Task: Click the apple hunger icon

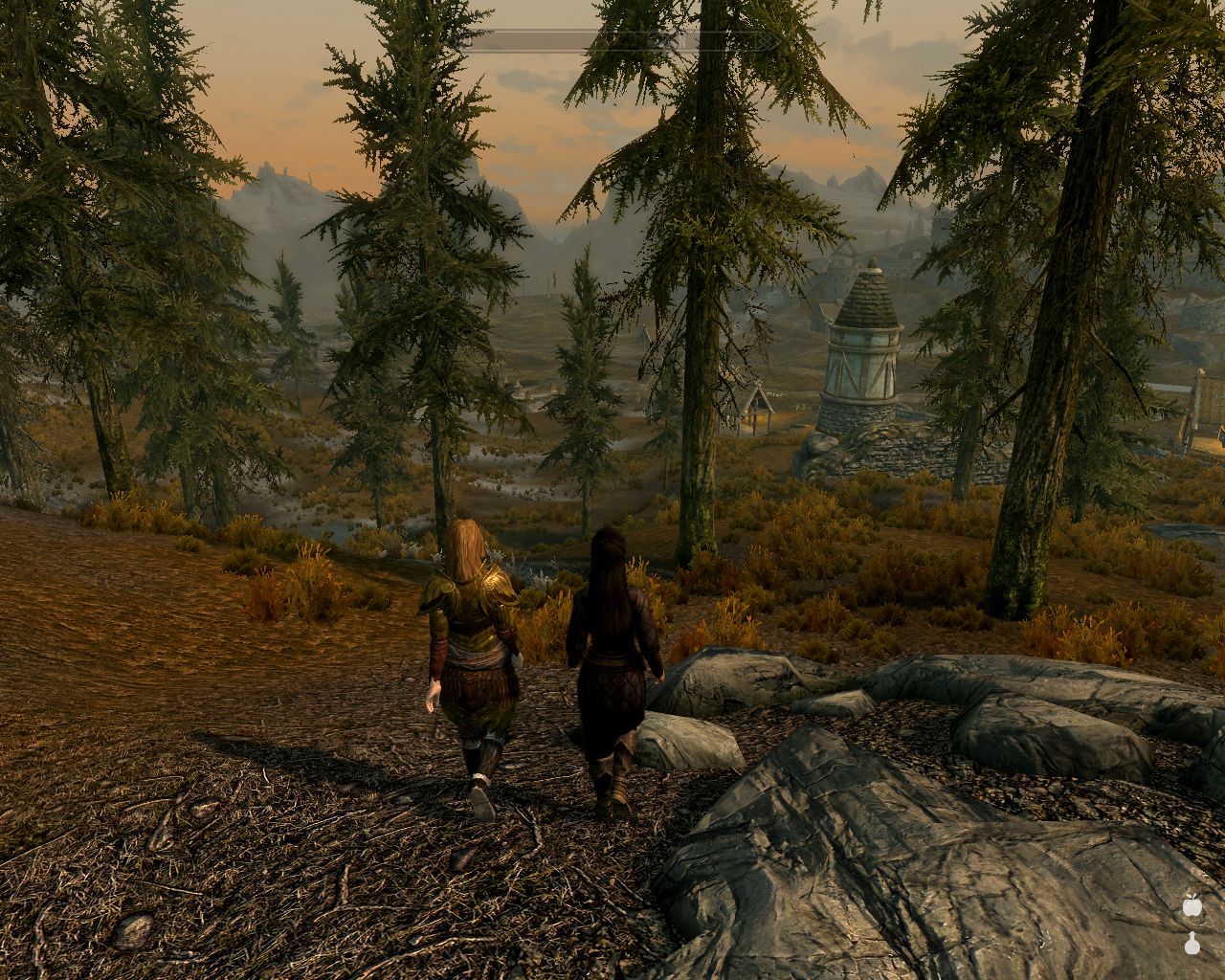Action: (x=1192, y=904)
